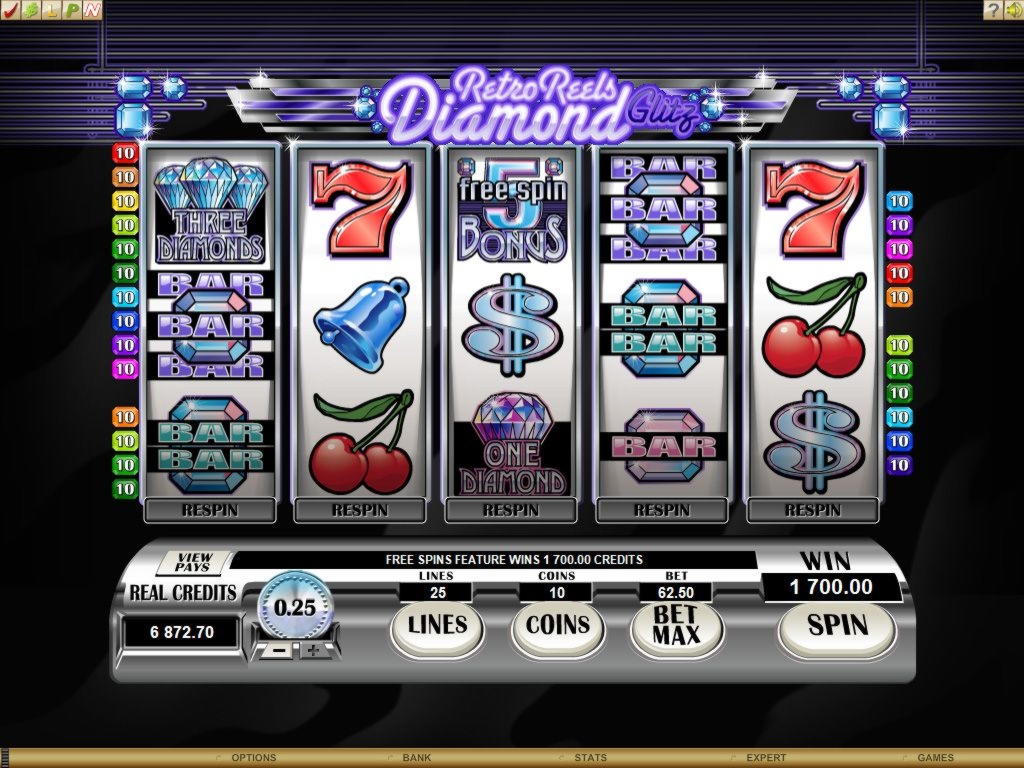Toggle sound with the speaker icon

[1012, 10]
